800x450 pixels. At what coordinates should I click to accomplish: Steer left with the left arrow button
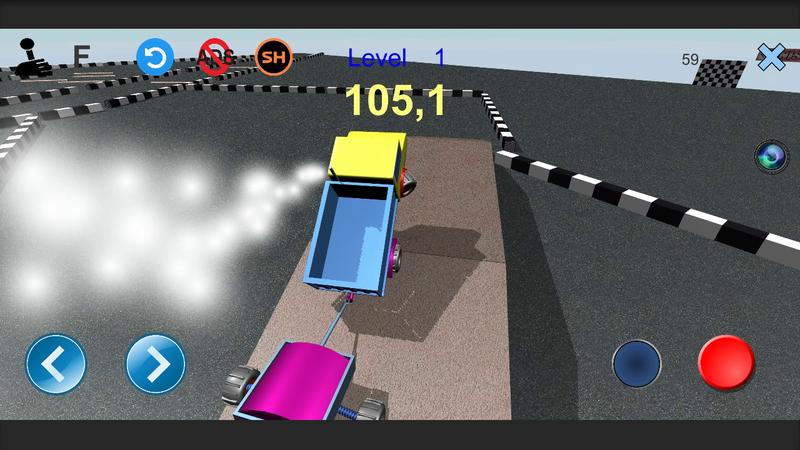(x=56, y=364)
